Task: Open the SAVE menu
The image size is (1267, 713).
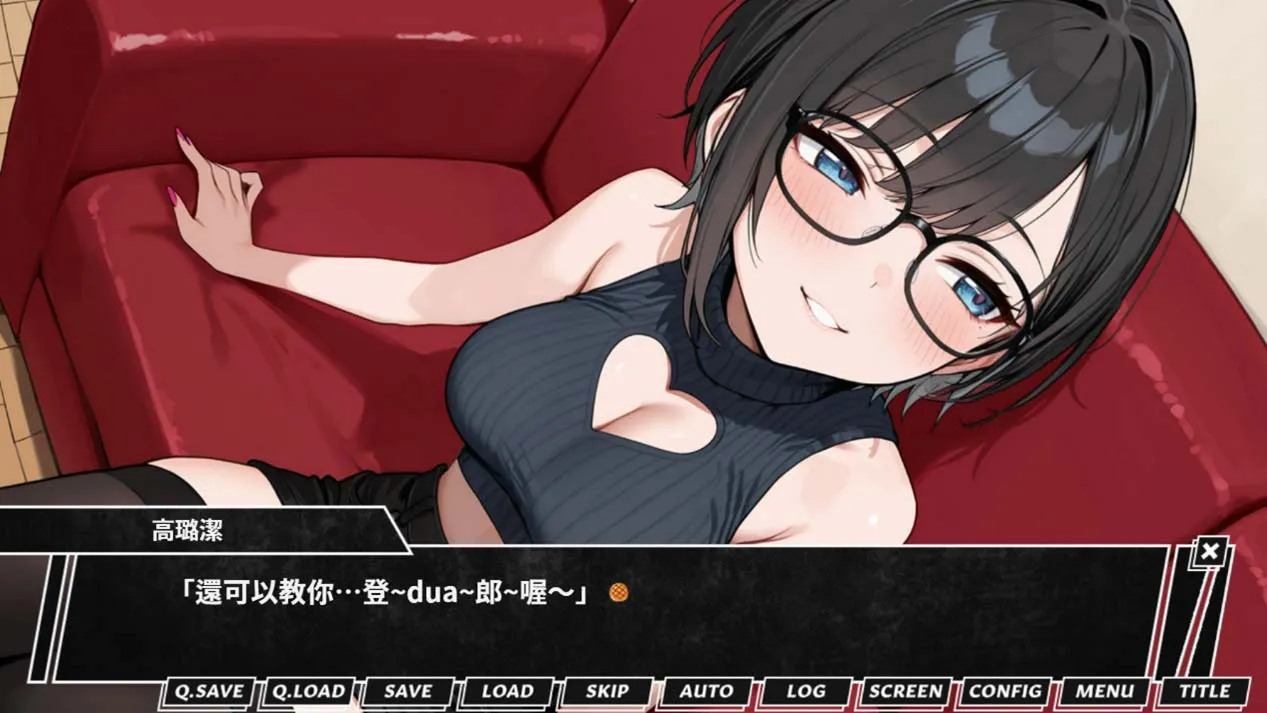Action: coord(408,691)
